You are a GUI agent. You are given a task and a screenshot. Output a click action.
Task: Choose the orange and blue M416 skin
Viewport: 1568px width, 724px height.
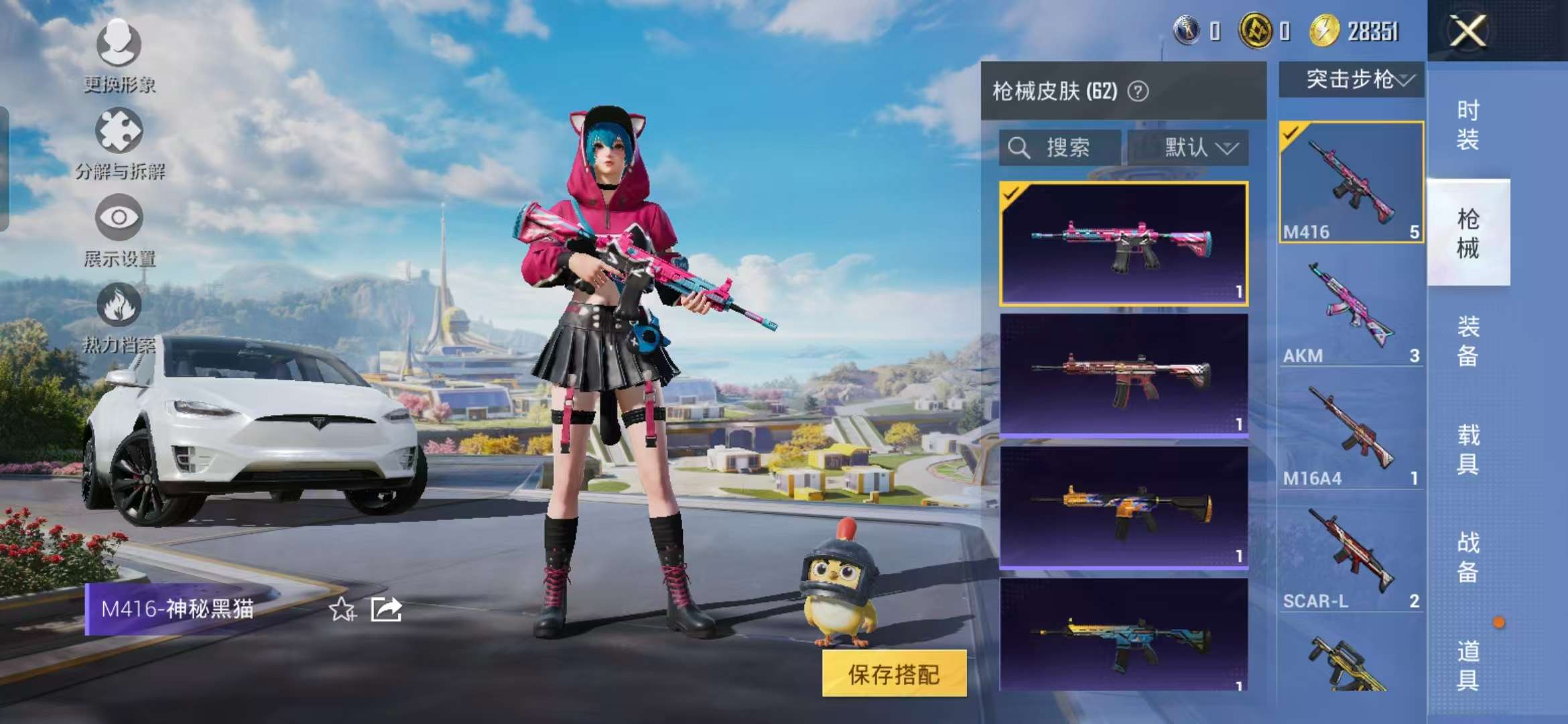(1123, 507)
